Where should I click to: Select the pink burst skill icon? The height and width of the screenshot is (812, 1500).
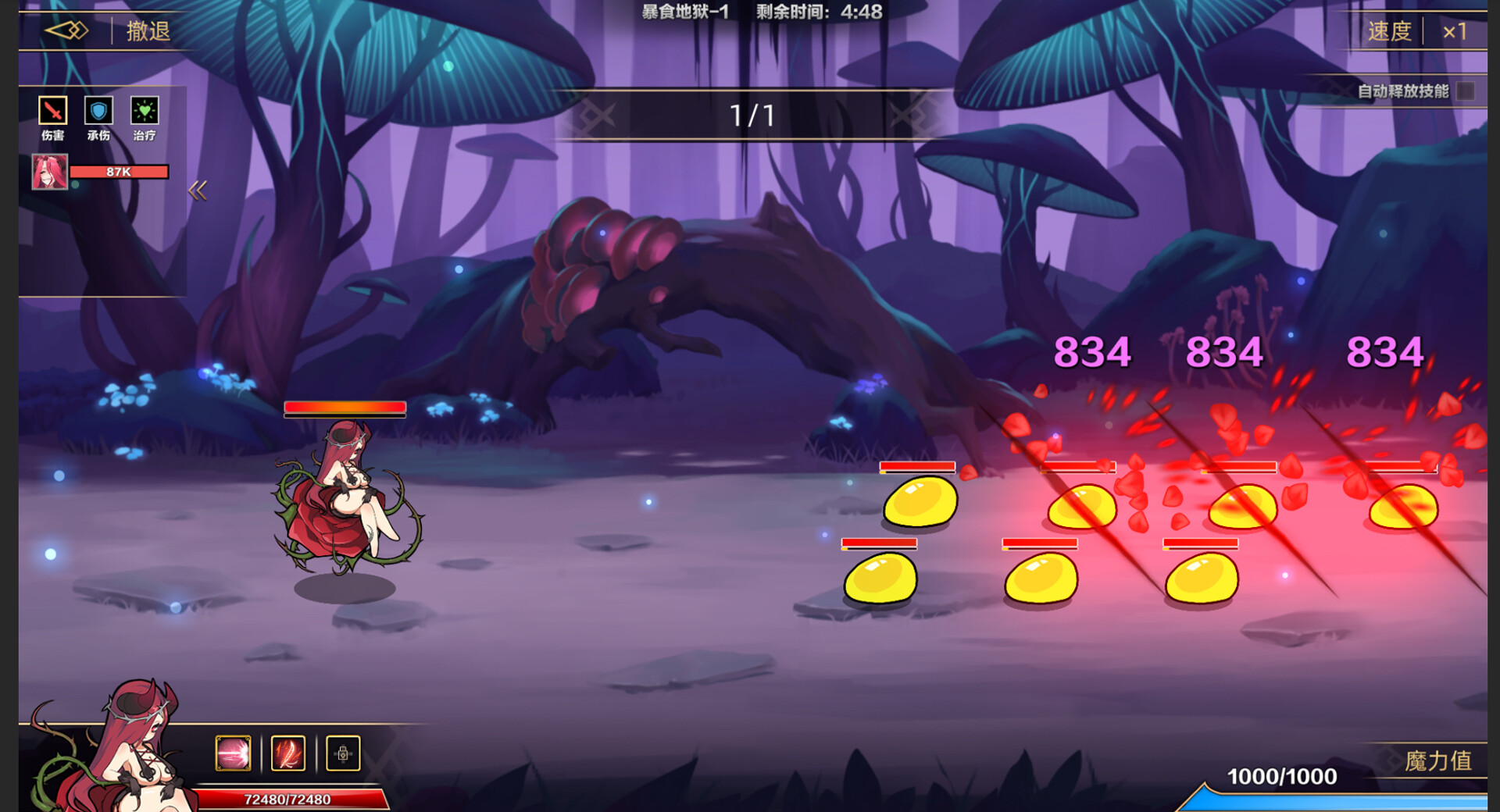click(x=232, y=752)
